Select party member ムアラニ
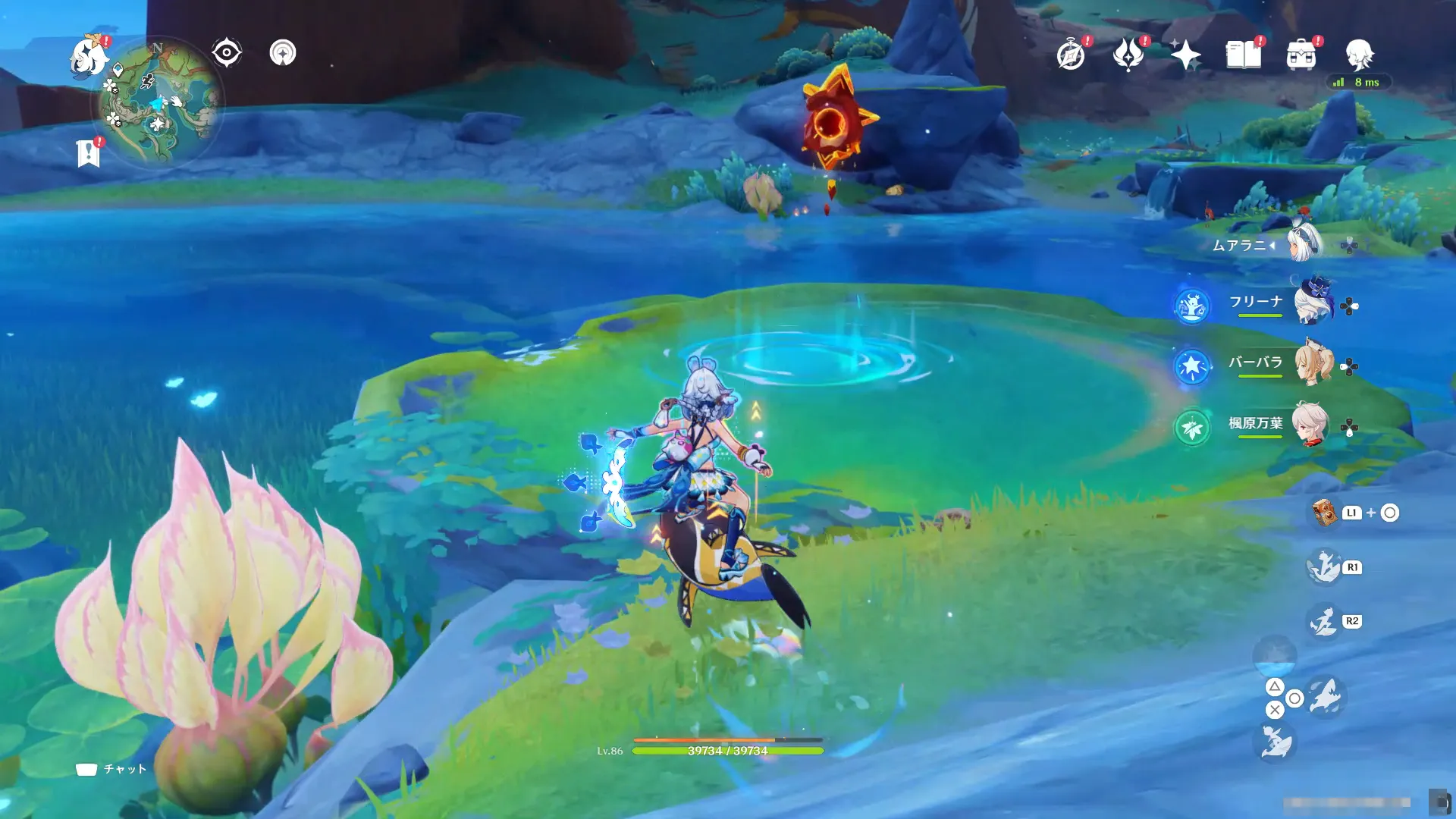The image size is (1456, 819). coord(1304,244)
